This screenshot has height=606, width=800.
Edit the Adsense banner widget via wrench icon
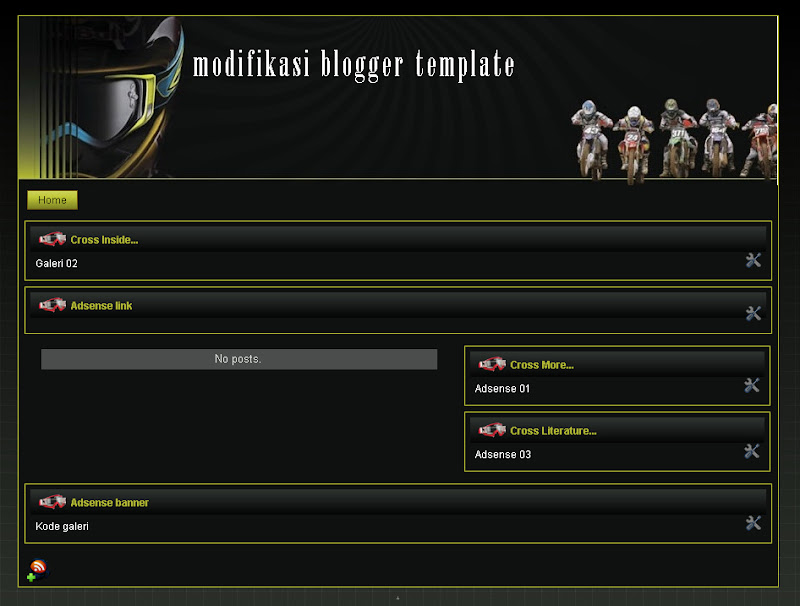[x=753, y=523]
